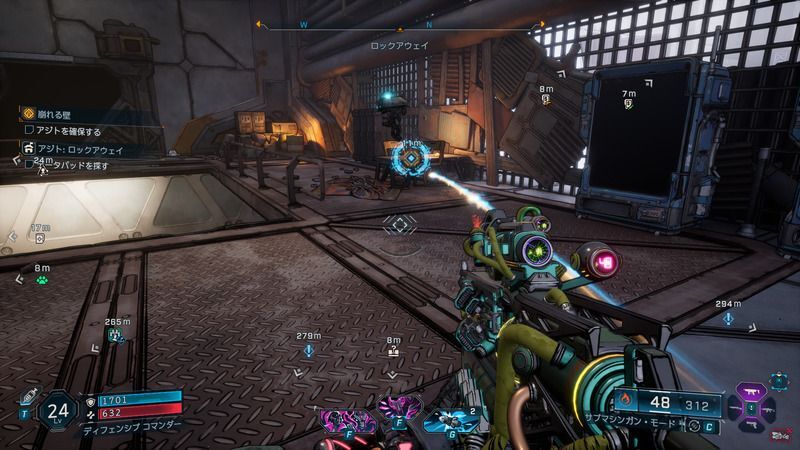This screenshot has height=450, width=800.
Task: Click the green paw marker at 8m
Action: [42, 281]
